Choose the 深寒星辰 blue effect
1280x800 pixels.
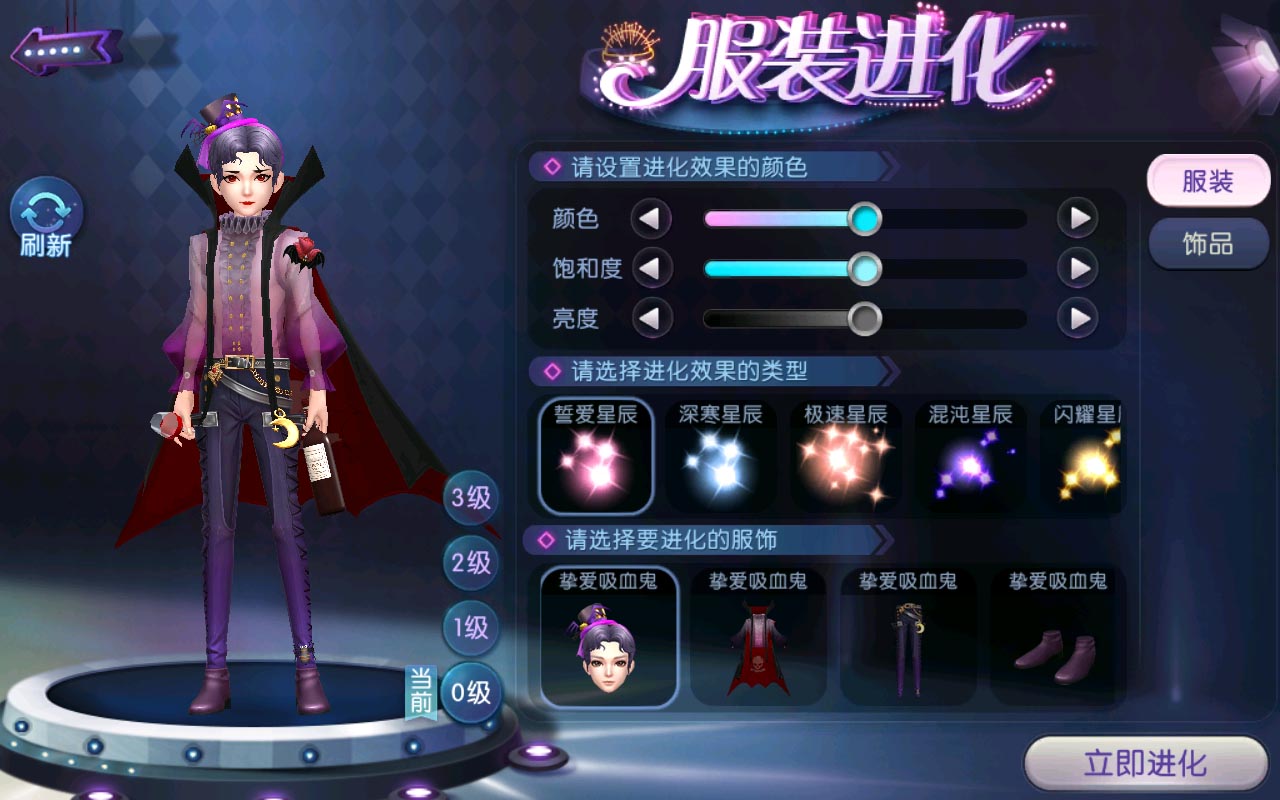(721, 457)
